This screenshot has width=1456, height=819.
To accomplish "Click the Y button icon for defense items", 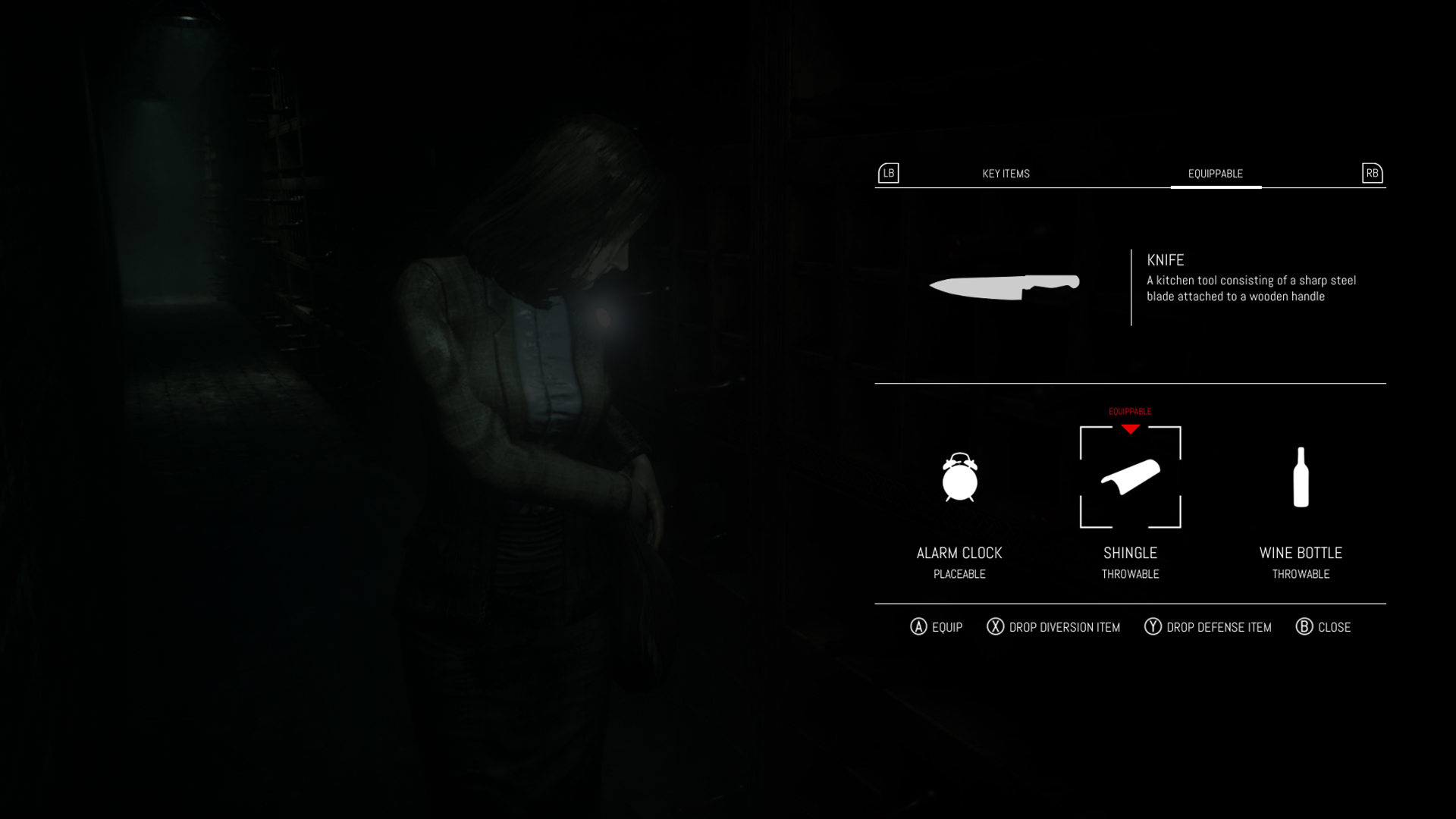I will click(1153, 627).
